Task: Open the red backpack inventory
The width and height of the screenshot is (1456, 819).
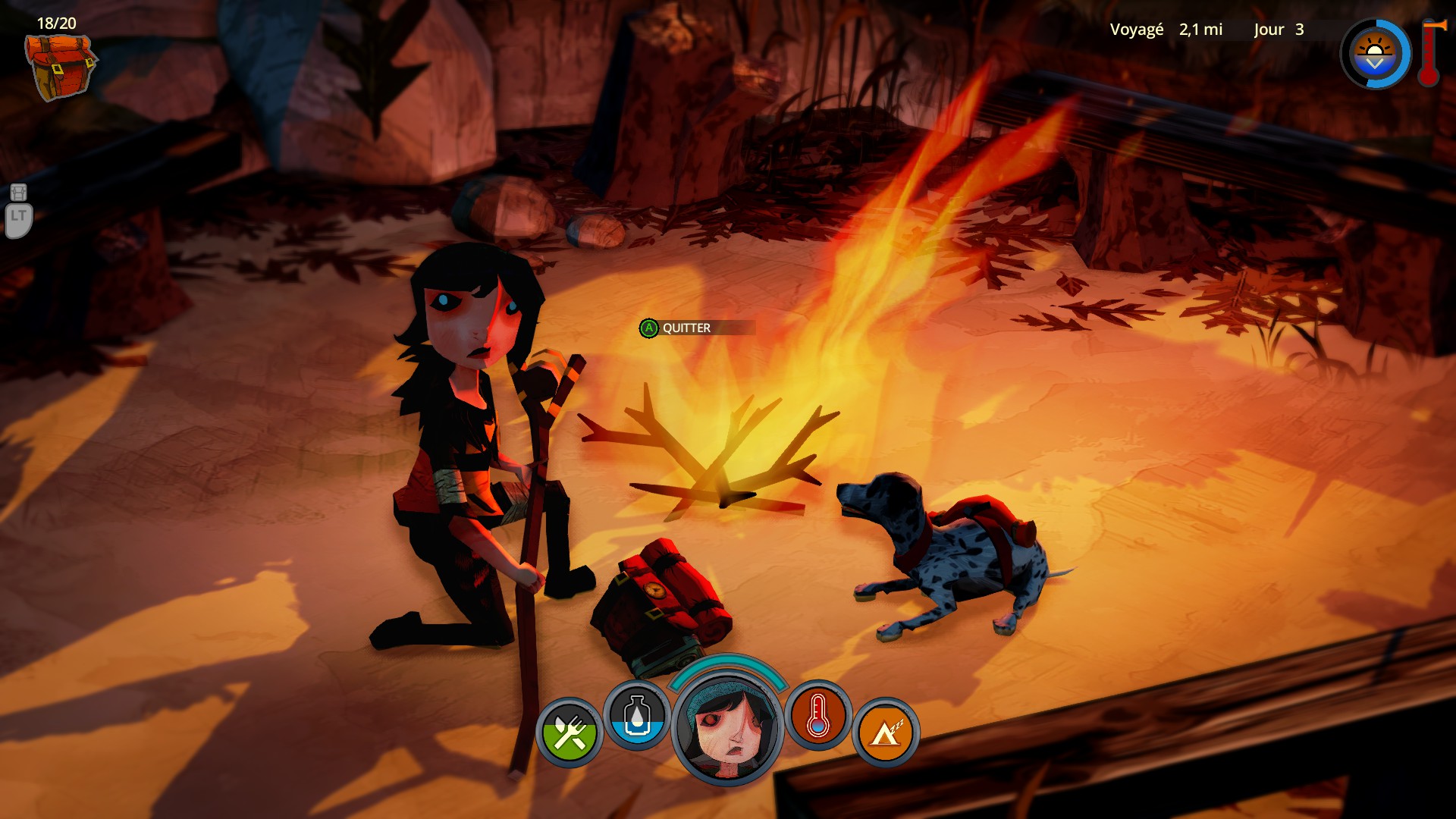Action: coord(59,67)
